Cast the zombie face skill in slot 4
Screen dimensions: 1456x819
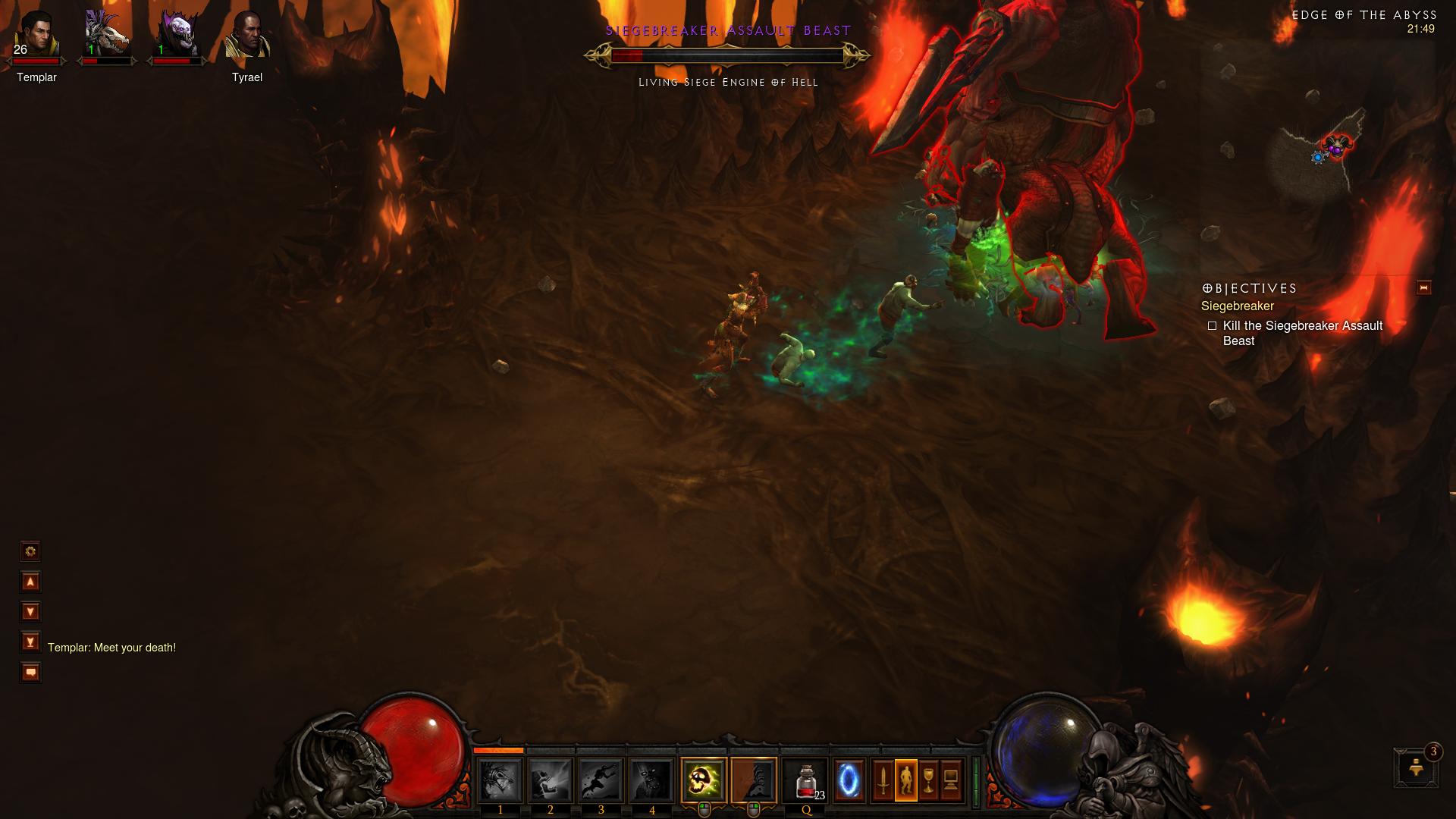click(652, 780)
